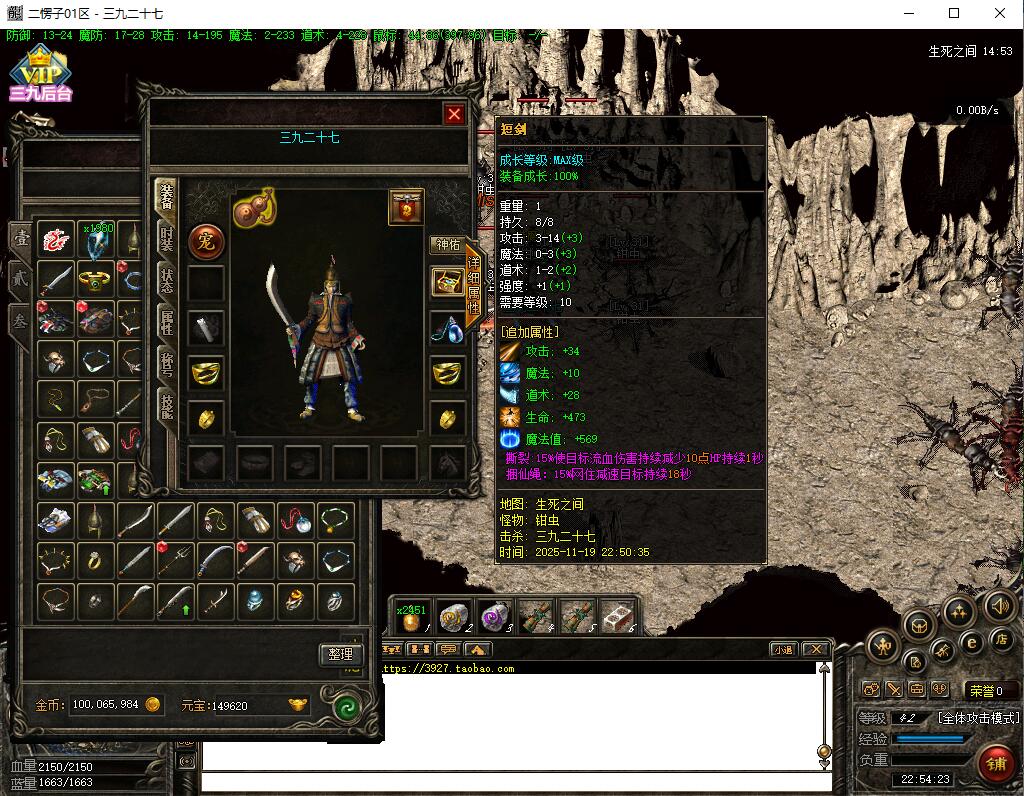Open the 状态 status tab
This screenshot has height=796, width=1024.
pos(167,280)
